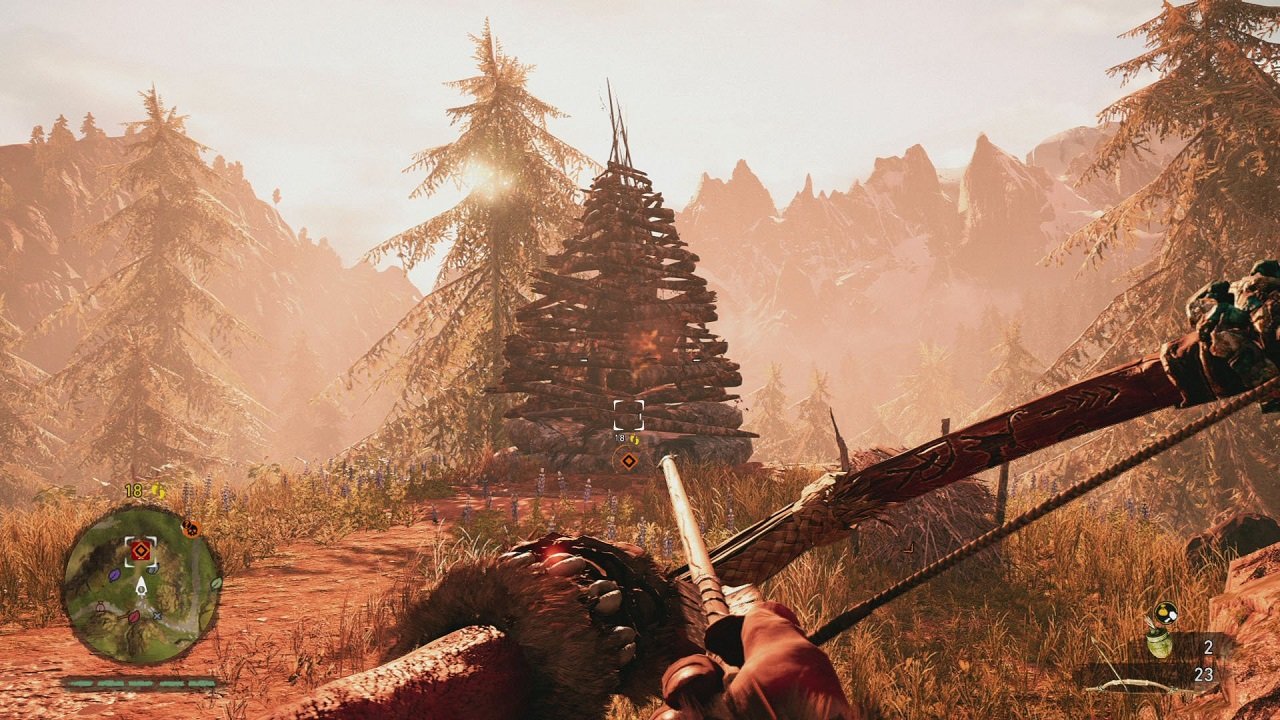Click the orange skull enemy icon on minimap
Screen dimensions: 1280x720
point(191,529)
